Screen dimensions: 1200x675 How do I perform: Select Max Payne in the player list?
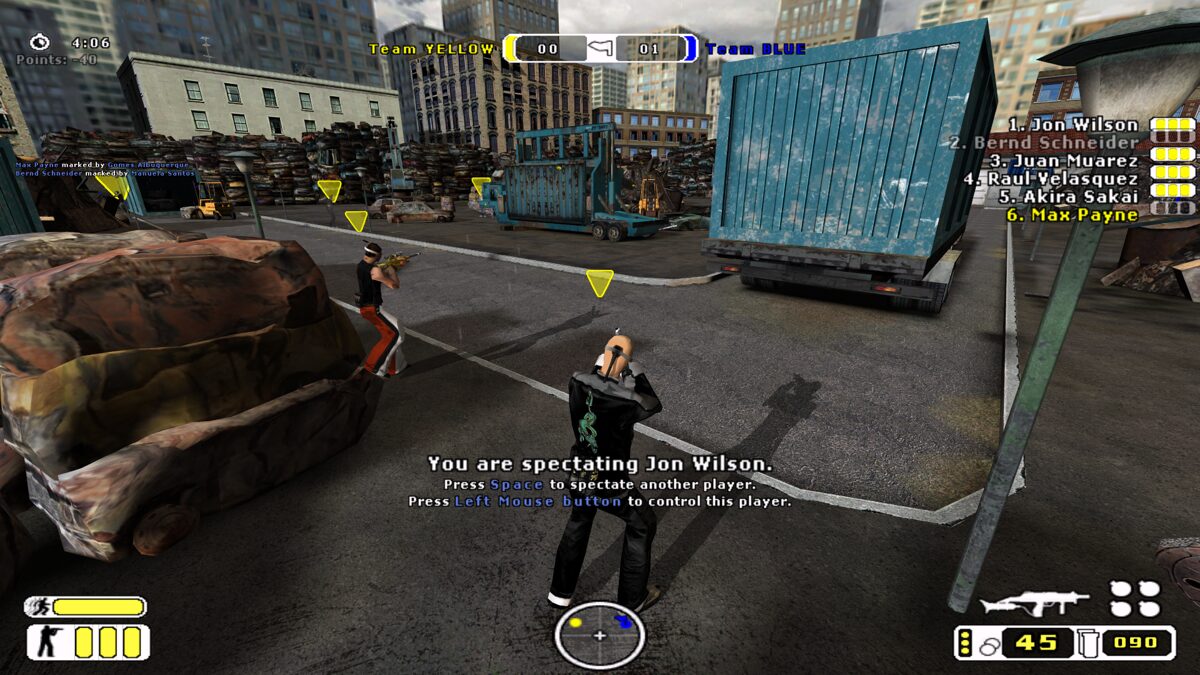[x=1084, y=215]
